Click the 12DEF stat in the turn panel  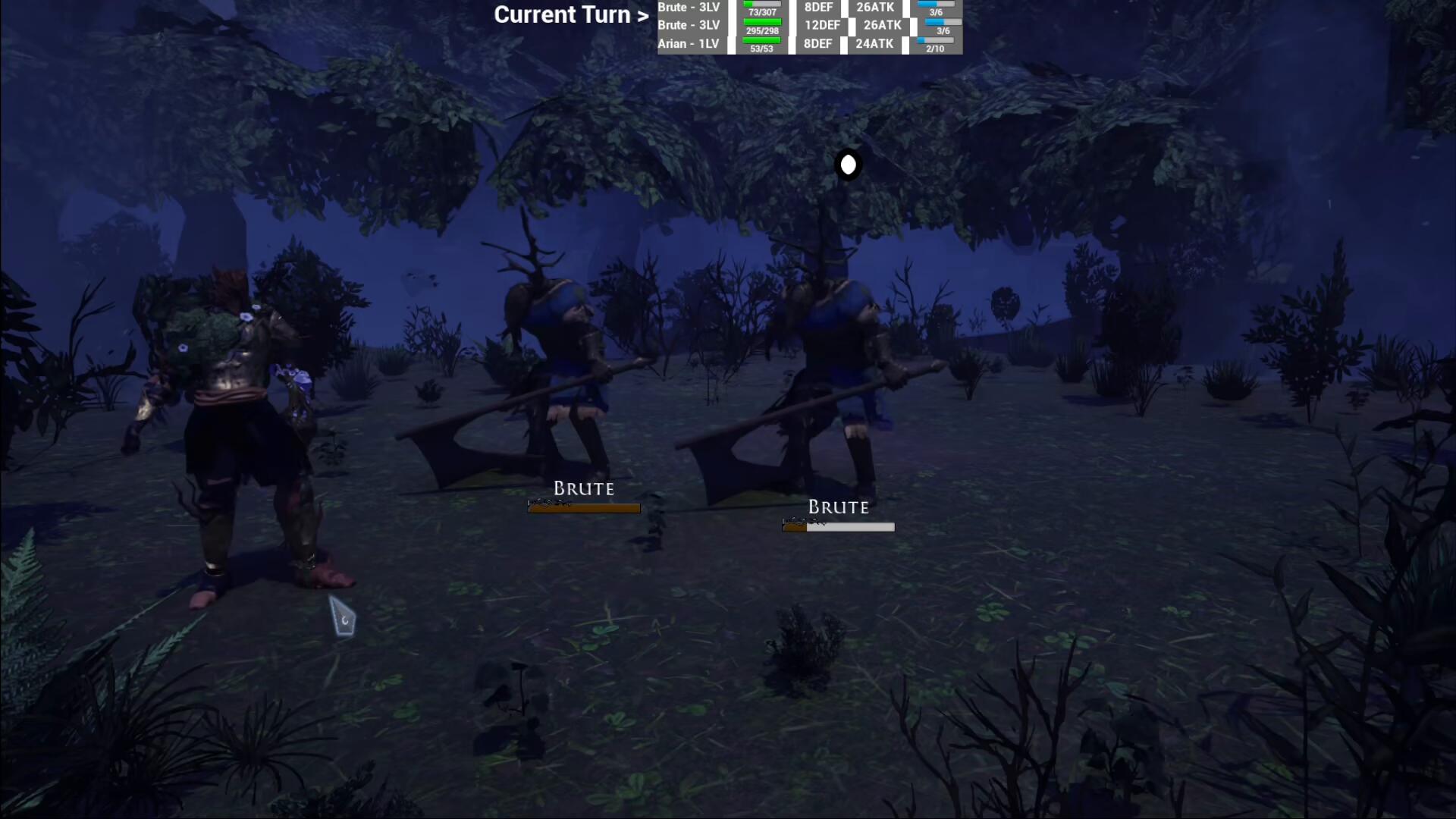click(822, 25)
